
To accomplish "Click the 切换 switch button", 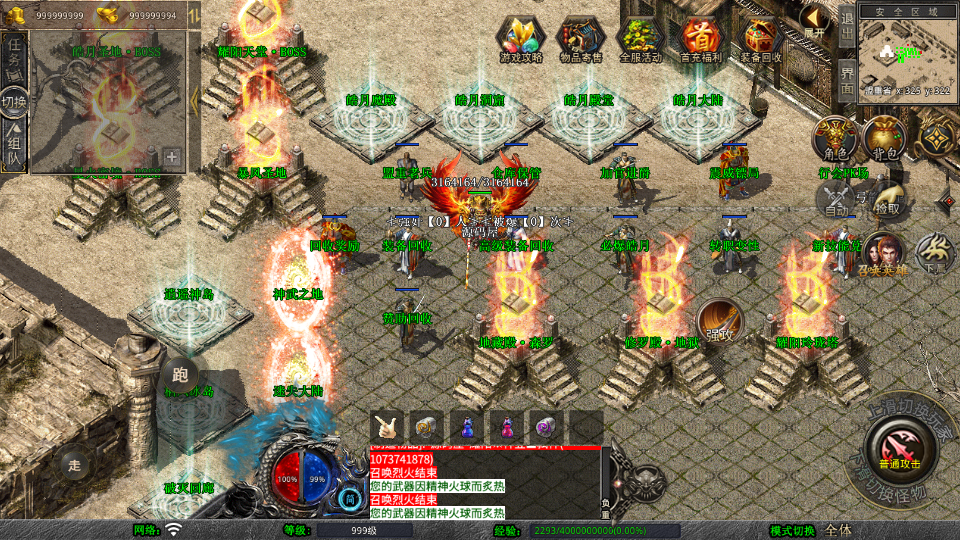I will tap(15, 102).
